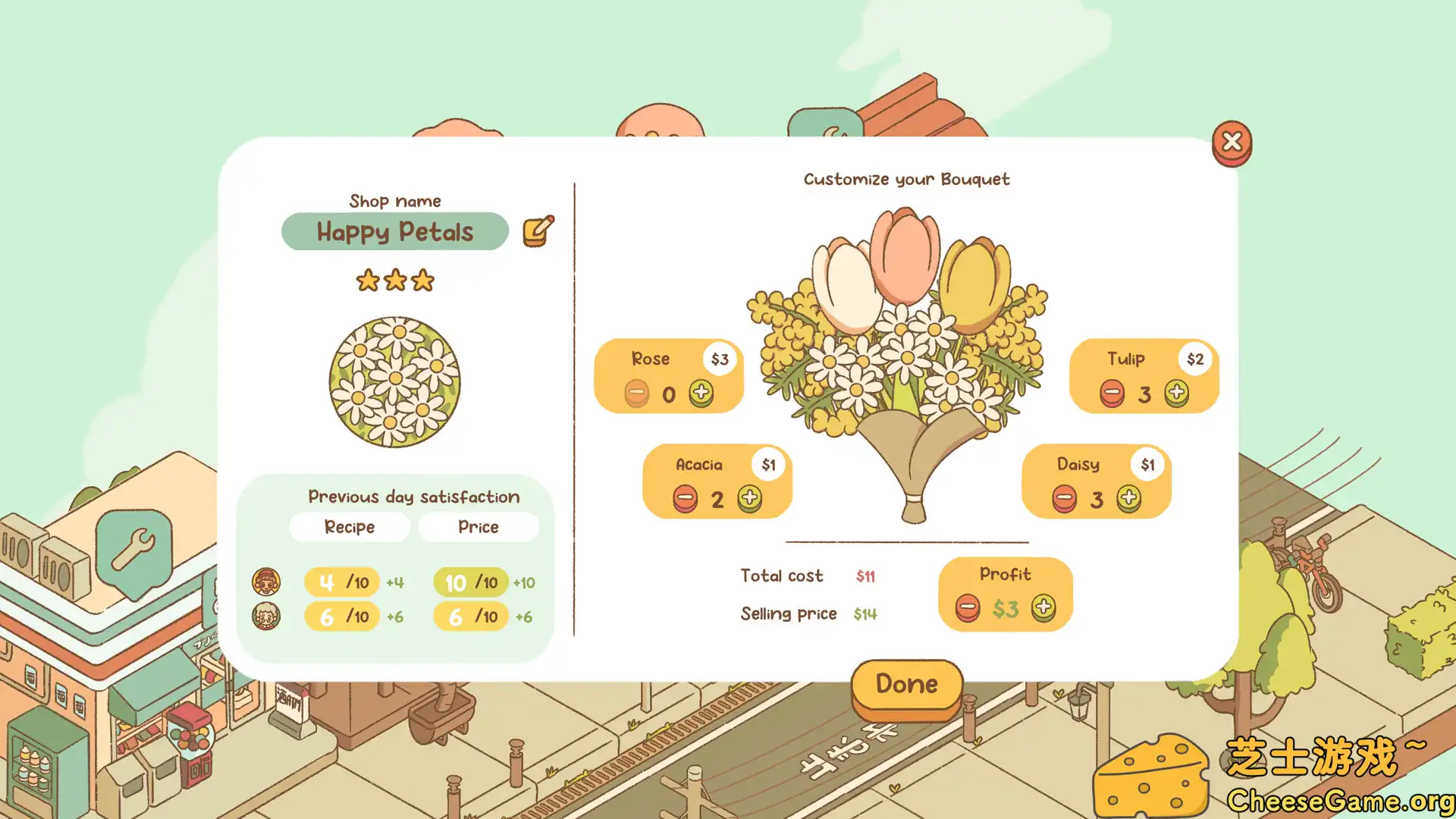Image resolution: width=1456 pixels, height=819 pixels.
Task: Lower the Profit margin
Action: 968,607
